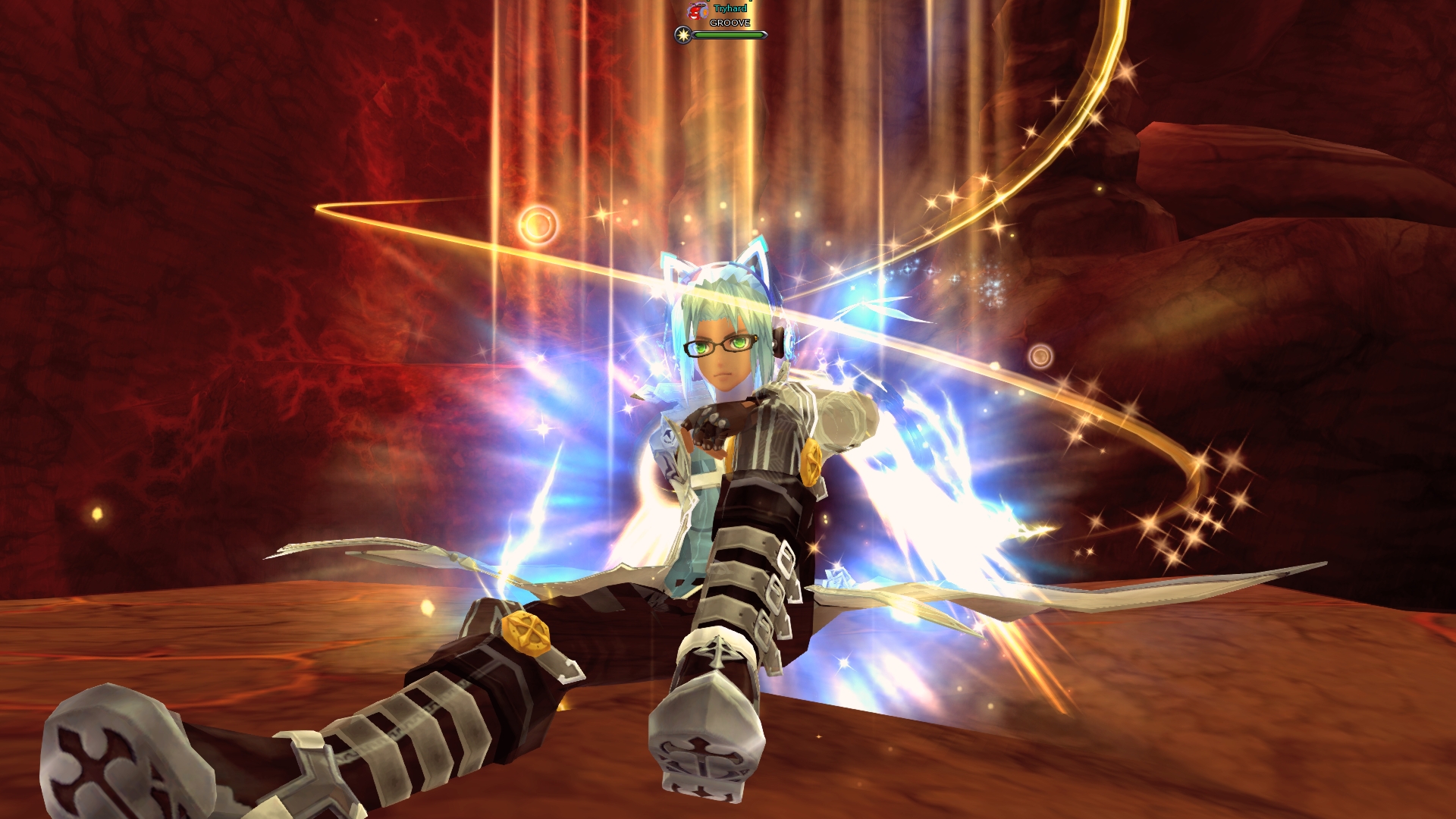1456x819 pixels.
Task: Click the starburst class icon on nameplate
Action: tap(683, 35)
